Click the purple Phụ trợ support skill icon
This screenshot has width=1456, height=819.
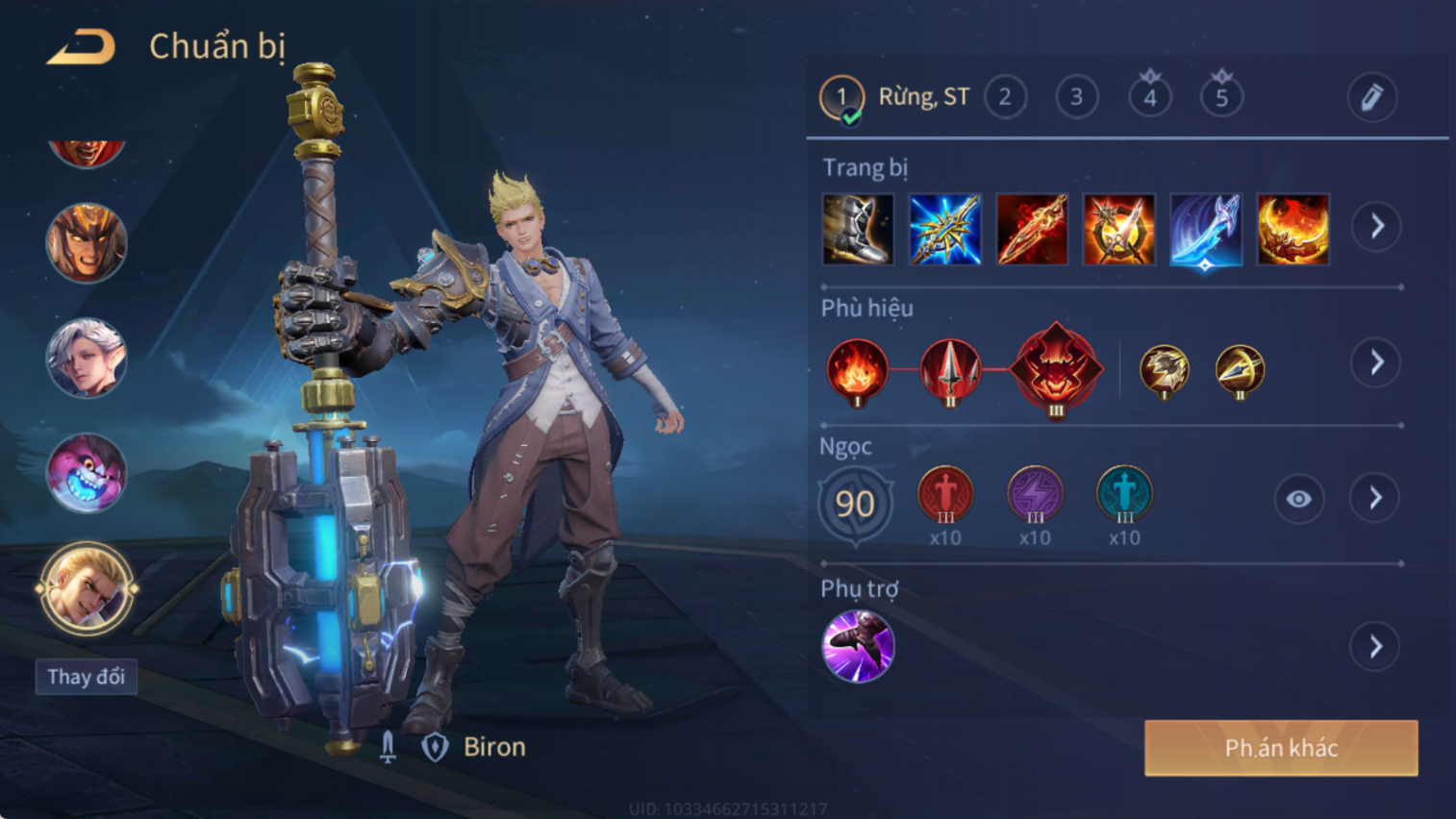pos(858,646)
